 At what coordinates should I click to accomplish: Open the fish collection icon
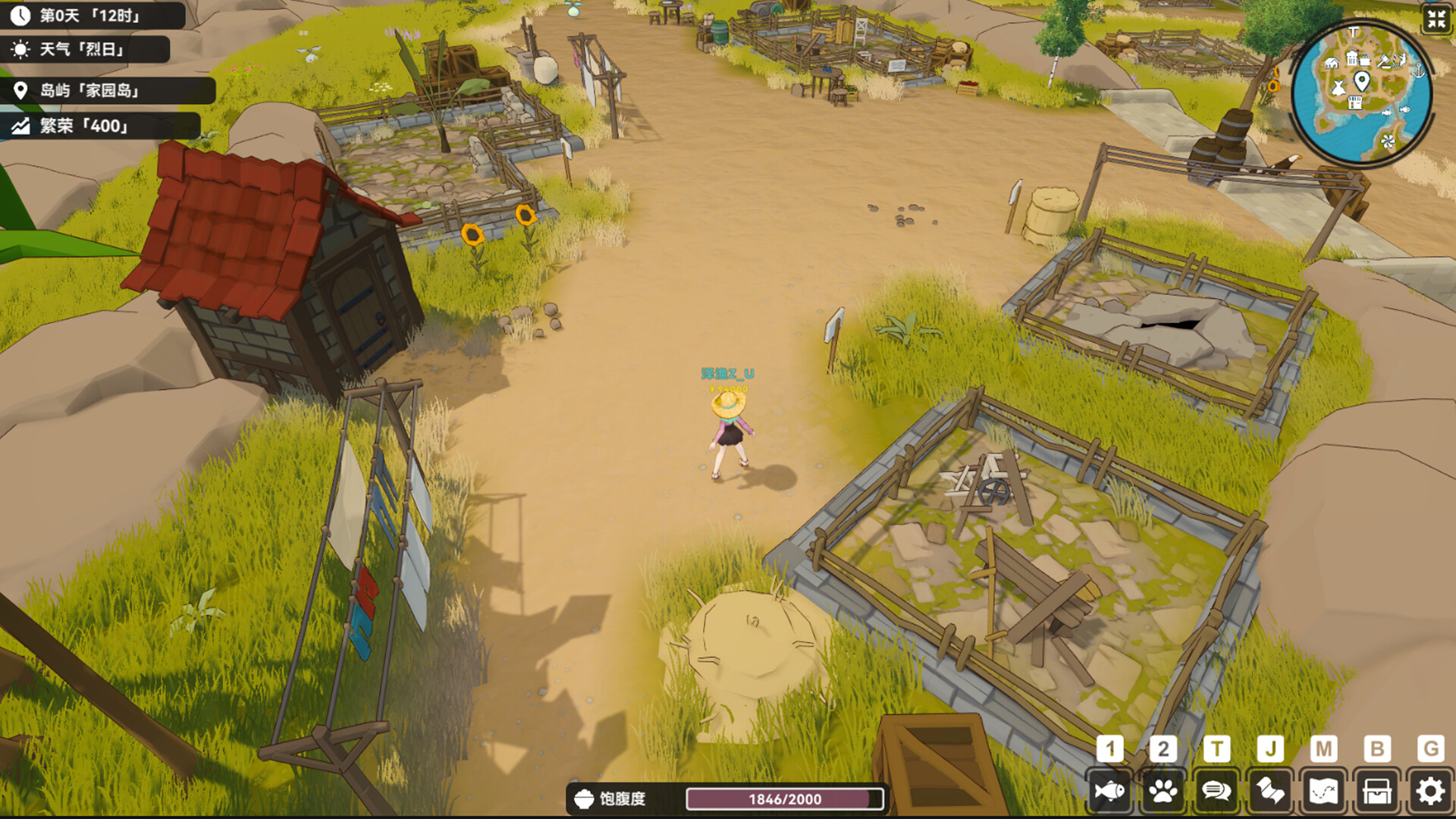[x=1109, y=792]
